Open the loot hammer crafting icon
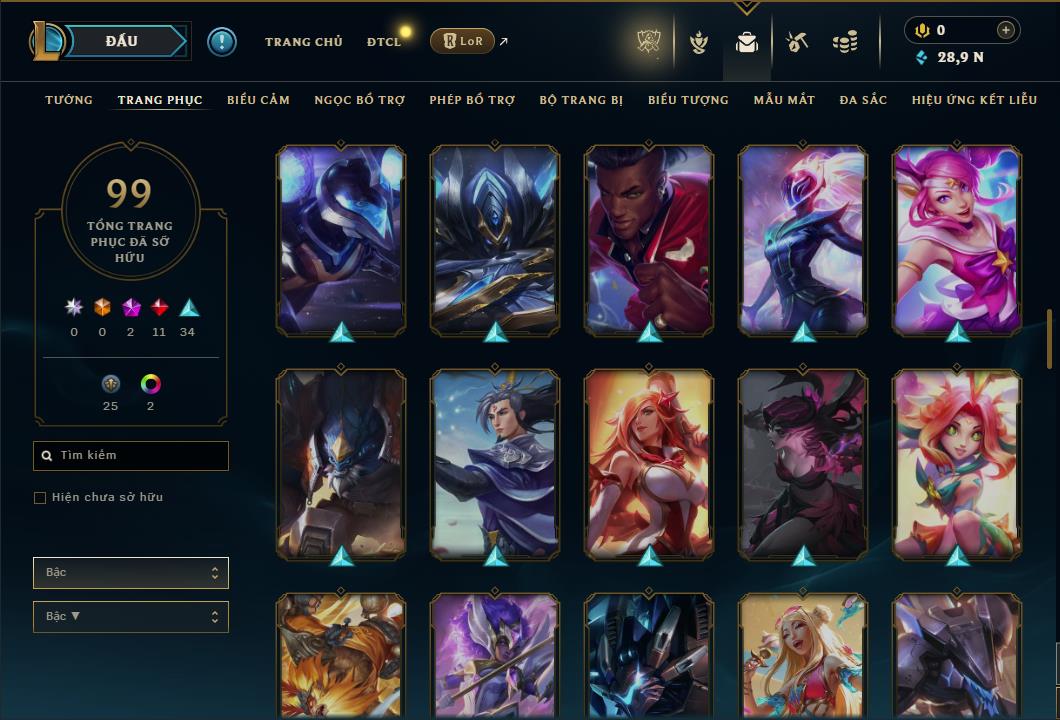1060x720 pixels. [x=796, y=42]
